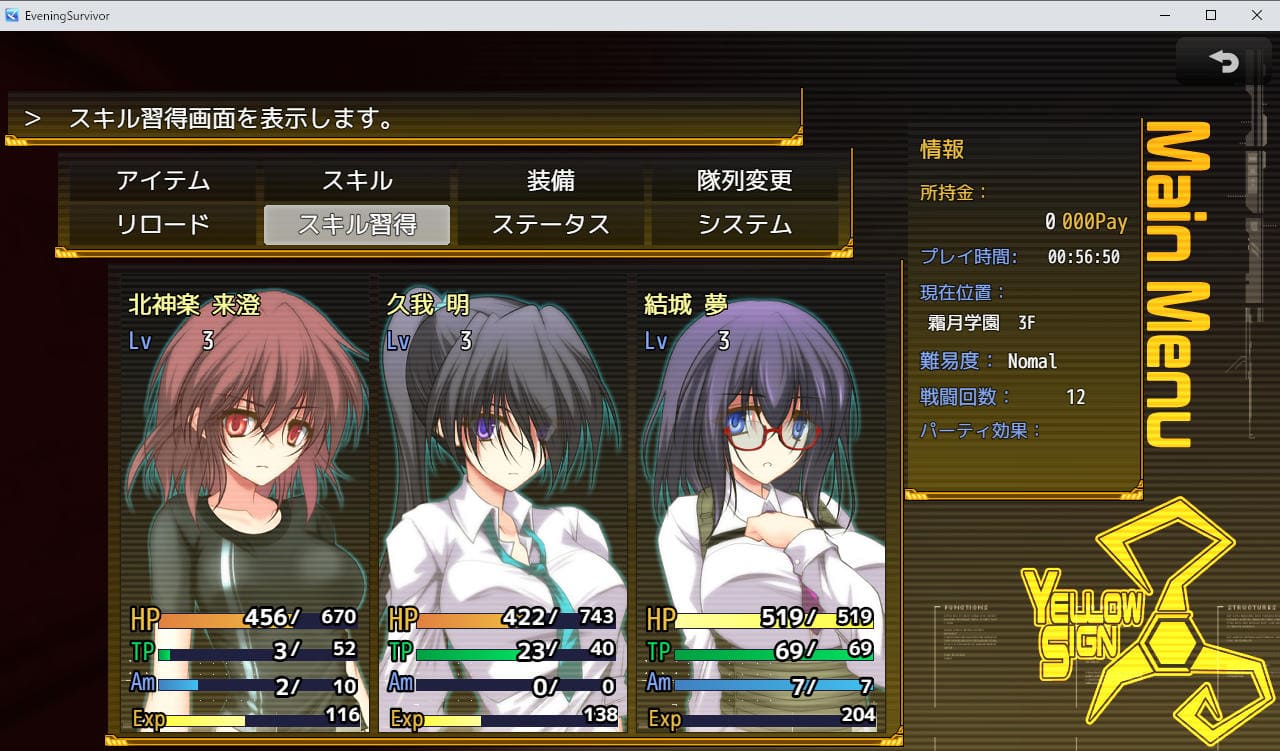This screenshot has height=751, width=1280.
Task: Open the スキル習得 skill learning screen
Action: [357, 225]
